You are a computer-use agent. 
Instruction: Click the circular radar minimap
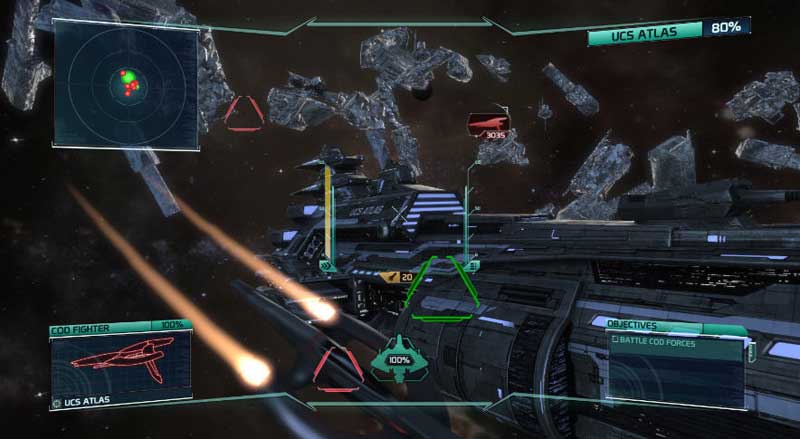[x=126, y=84]
